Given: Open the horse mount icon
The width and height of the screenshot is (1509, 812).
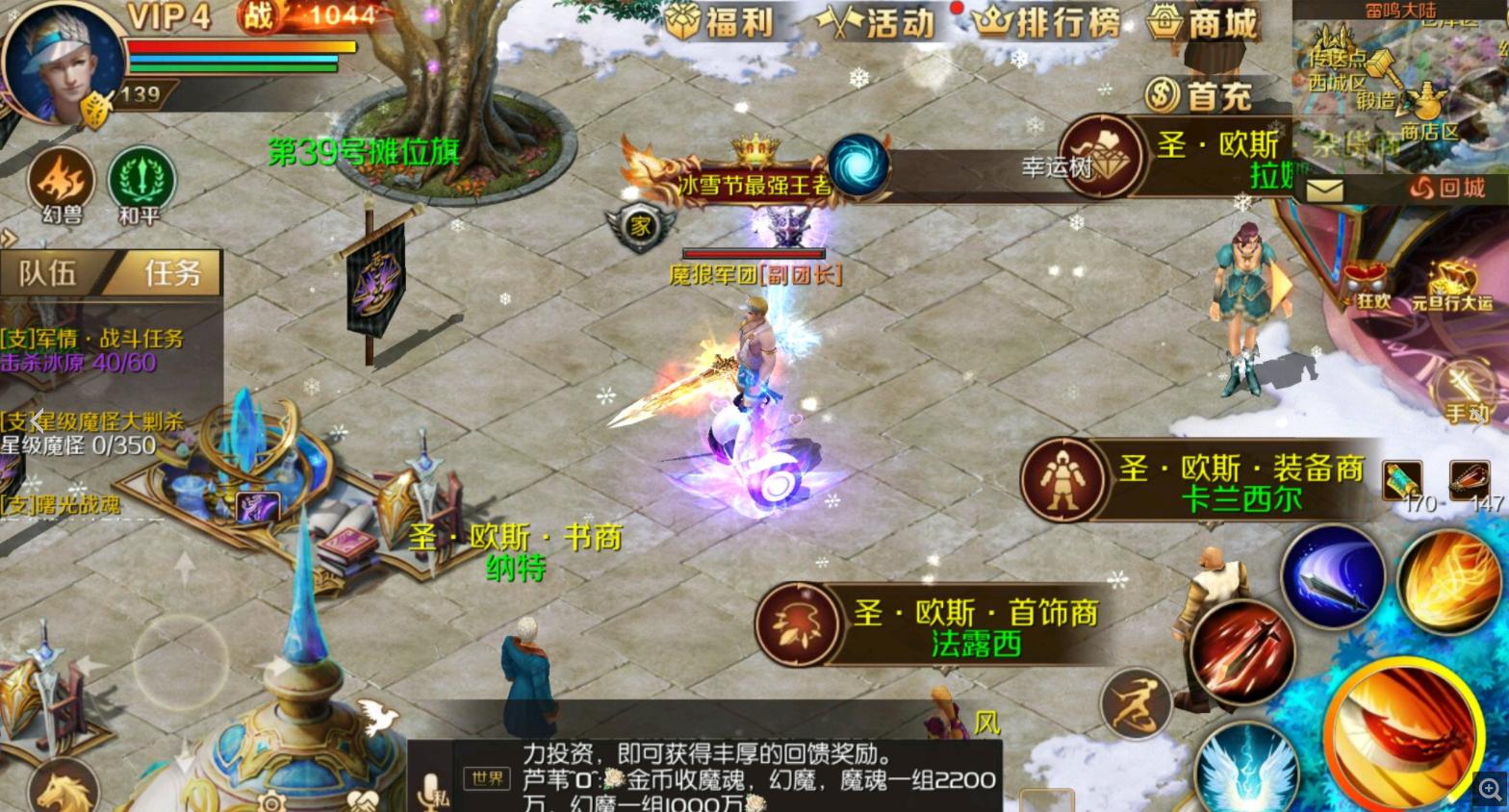Looking at the screenshot, I should 64,791.
